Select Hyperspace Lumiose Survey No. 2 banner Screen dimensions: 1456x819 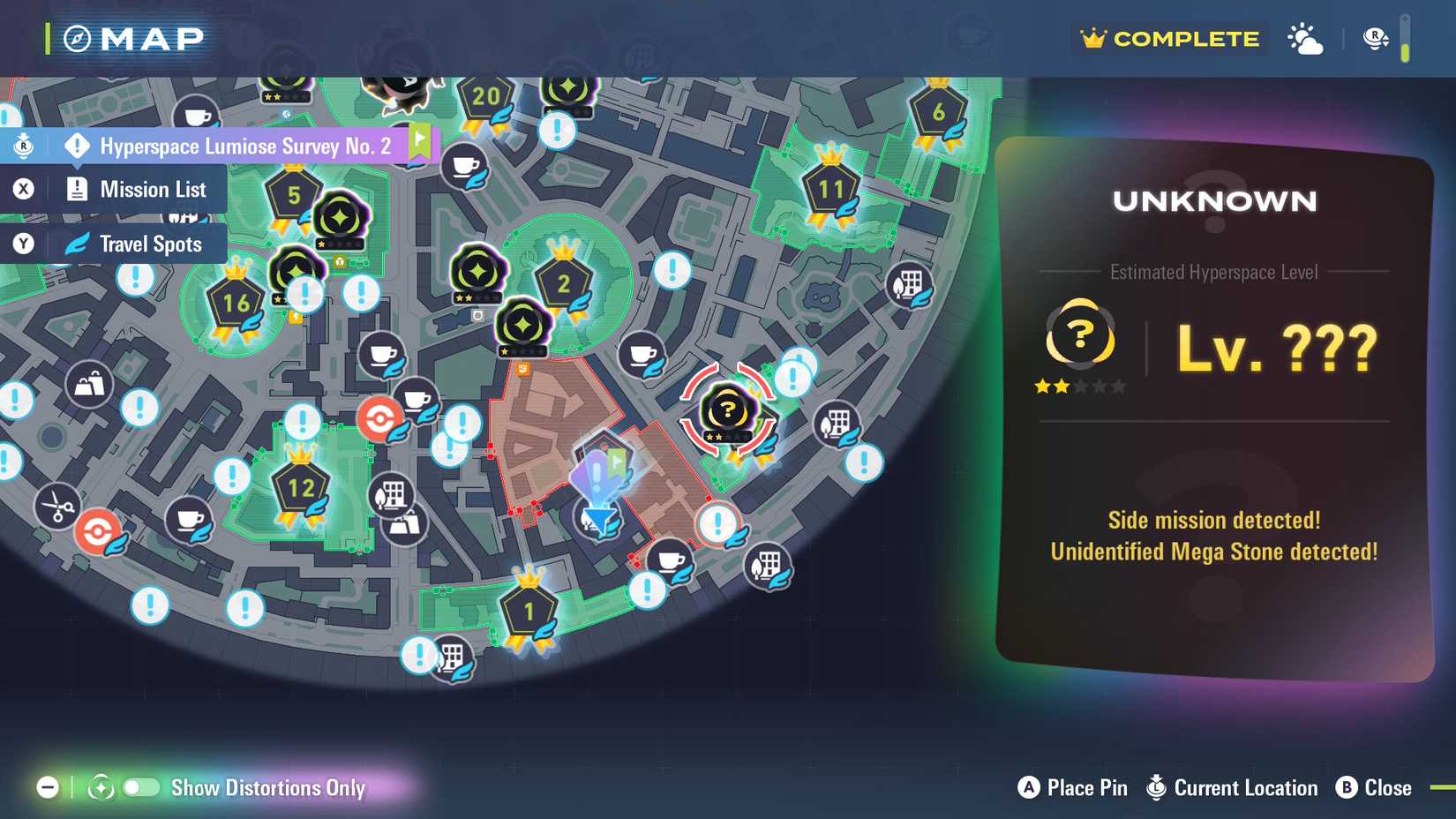[x=247, y=146]
